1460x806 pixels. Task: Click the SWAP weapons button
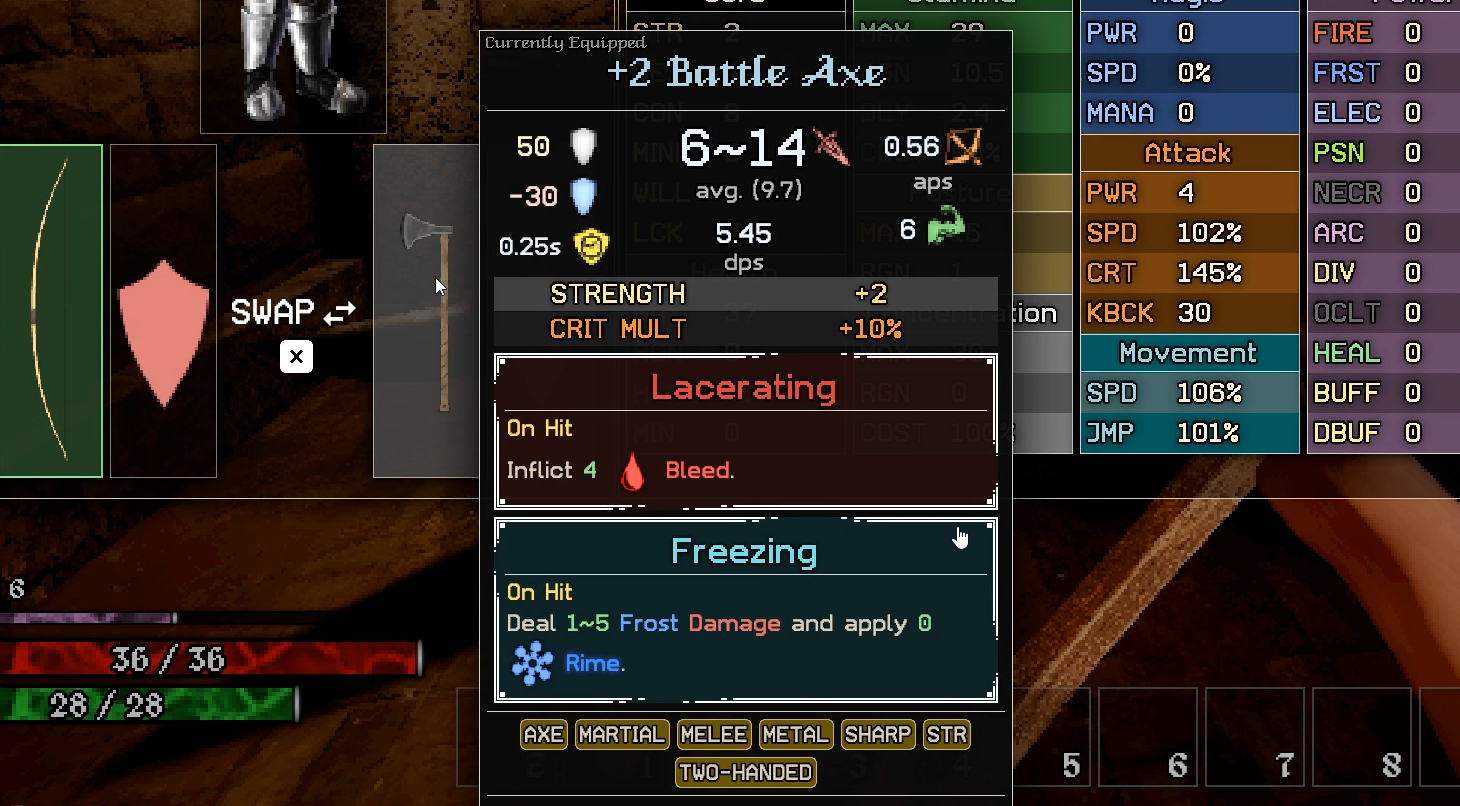(294, 313)
